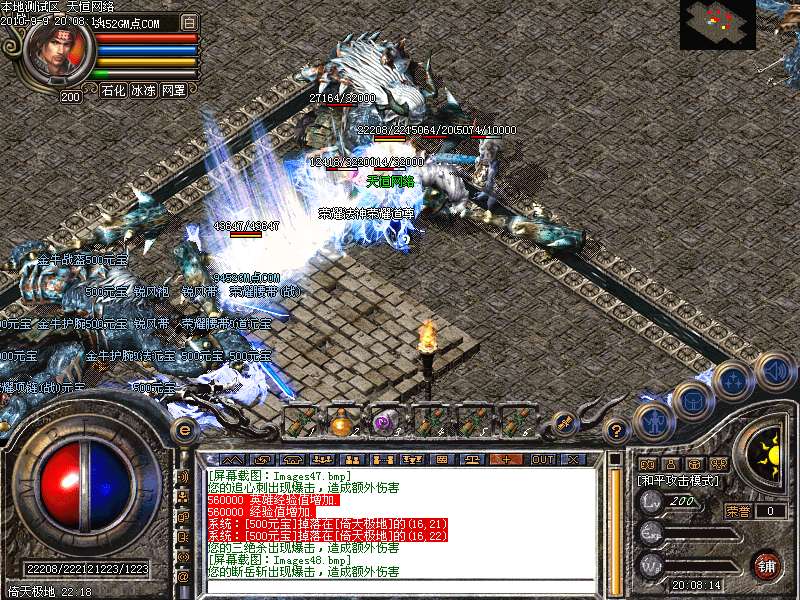
Task: Open the character equipment round button
Action: [x=655, y=421]
